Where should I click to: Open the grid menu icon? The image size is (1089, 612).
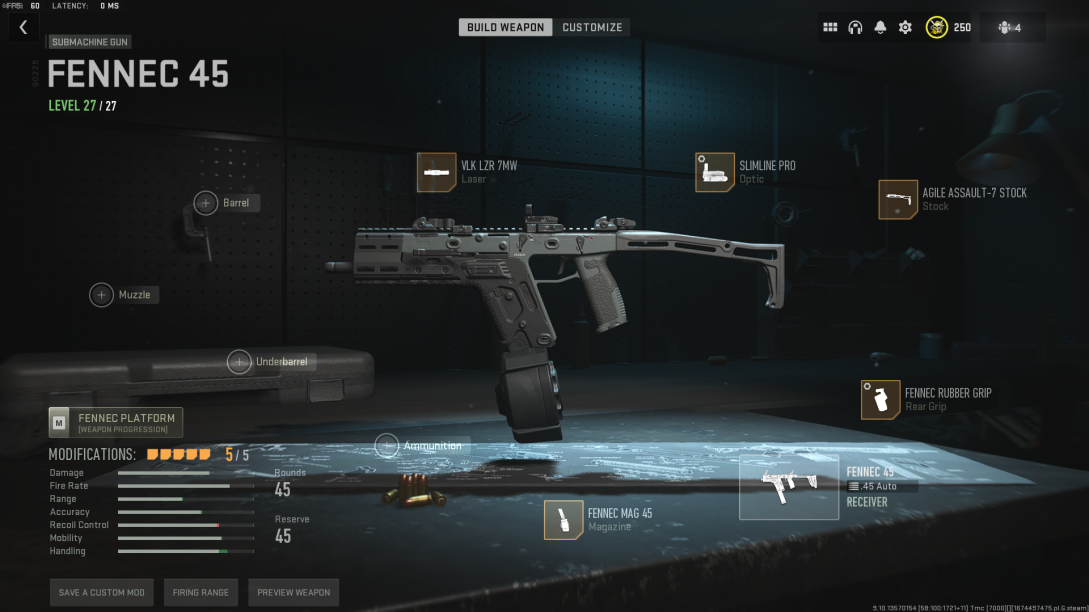tap(830, 27)
